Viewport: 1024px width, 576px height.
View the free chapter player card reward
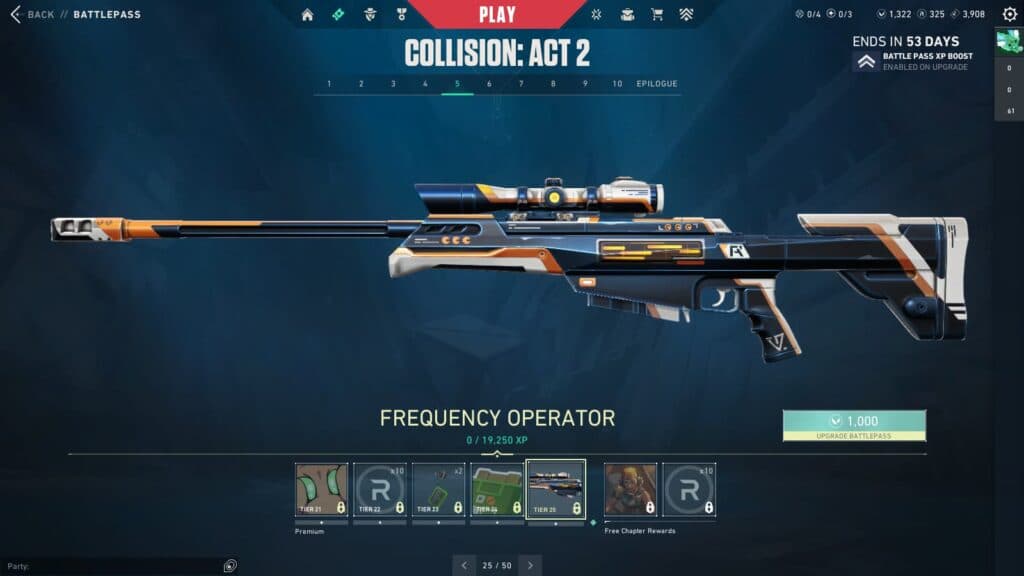(630, 489)
